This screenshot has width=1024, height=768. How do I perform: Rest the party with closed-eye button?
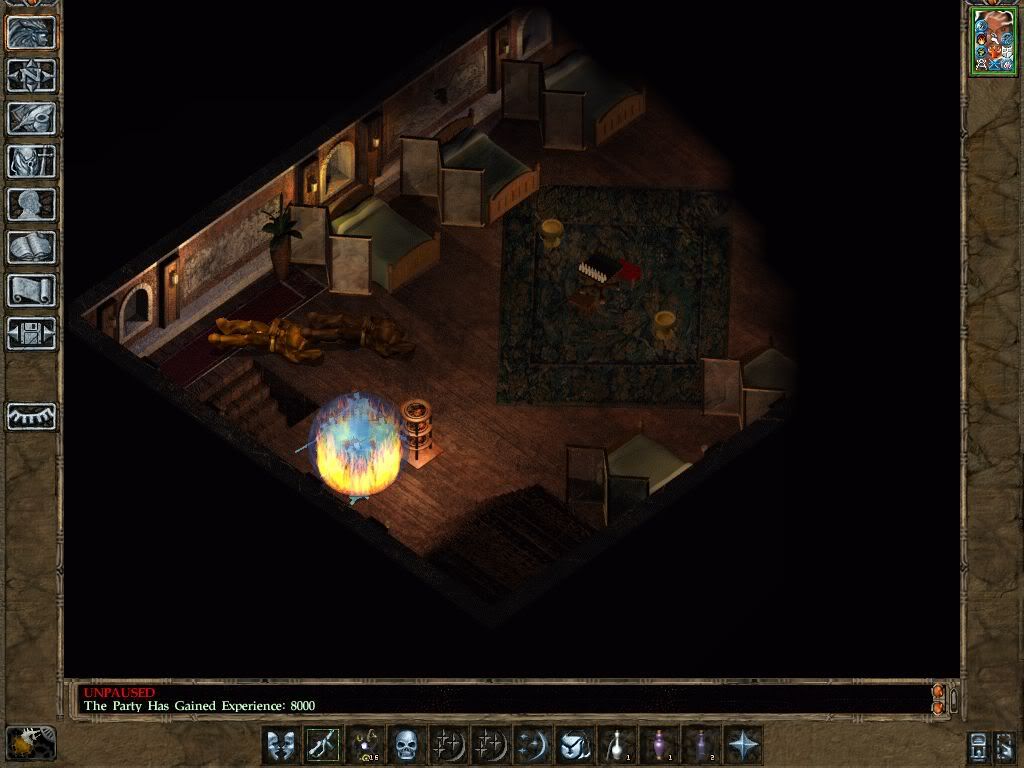click(32, 416)
